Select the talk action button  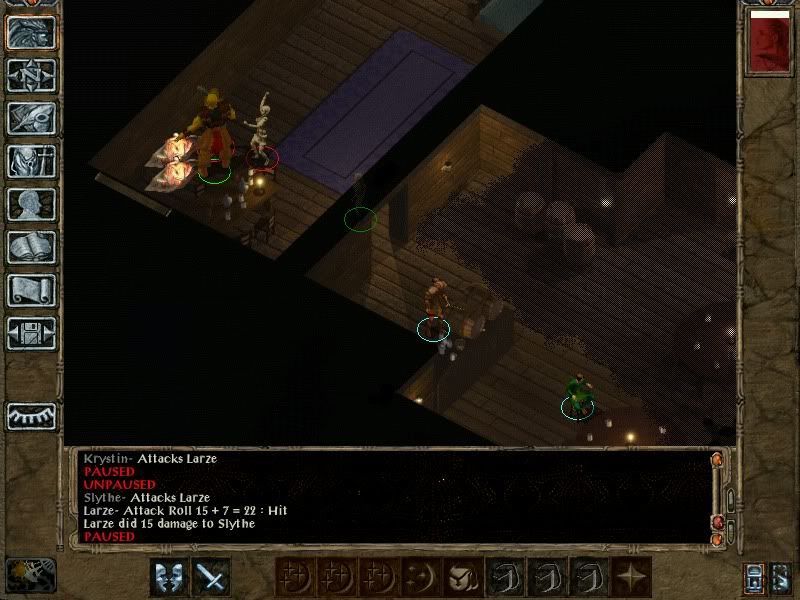tap(168, 576)
